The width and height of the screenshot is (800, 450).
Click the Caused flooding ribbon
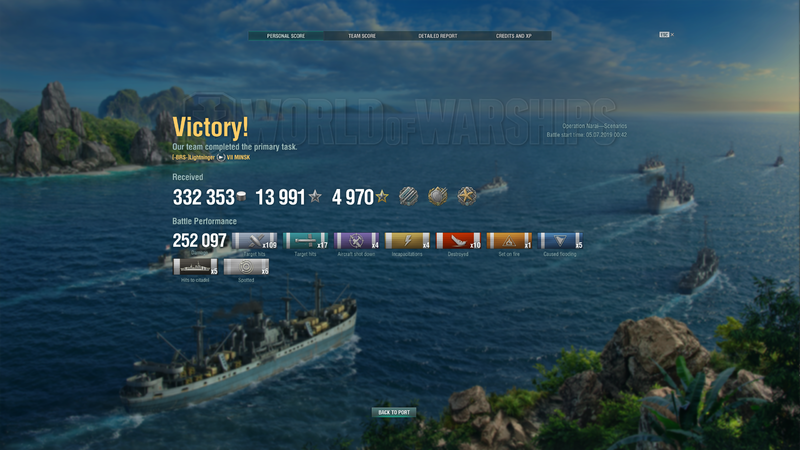[561, 241]
